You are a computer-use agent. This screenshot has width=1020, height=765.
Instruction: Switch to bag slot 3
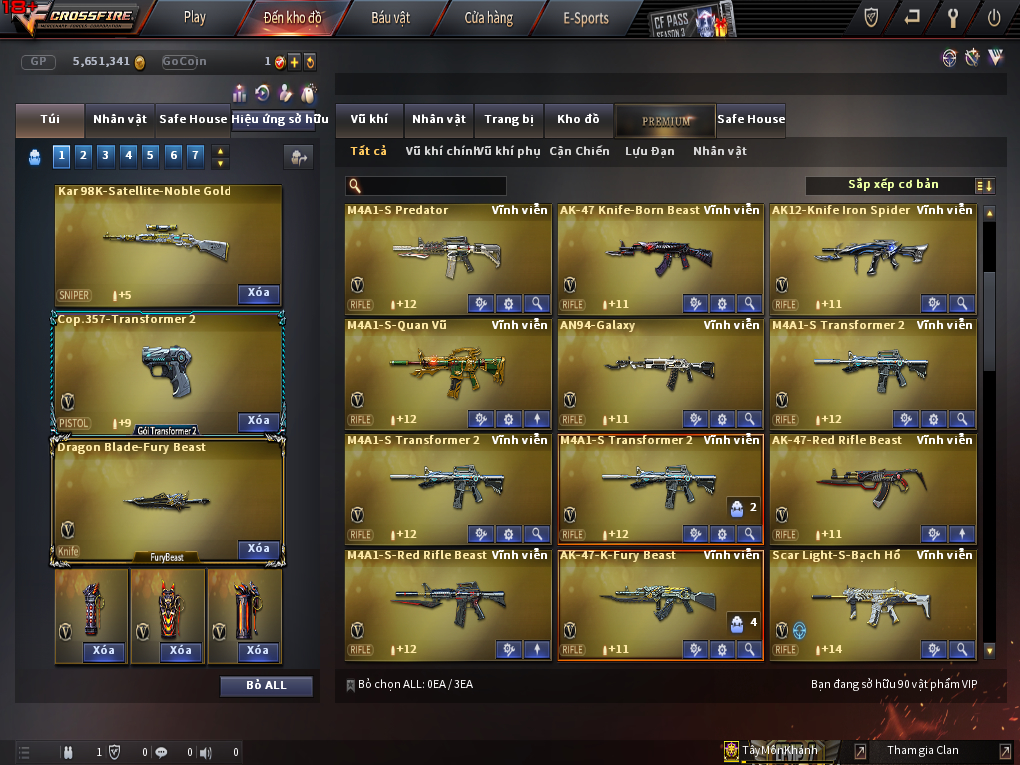[105, 155]
